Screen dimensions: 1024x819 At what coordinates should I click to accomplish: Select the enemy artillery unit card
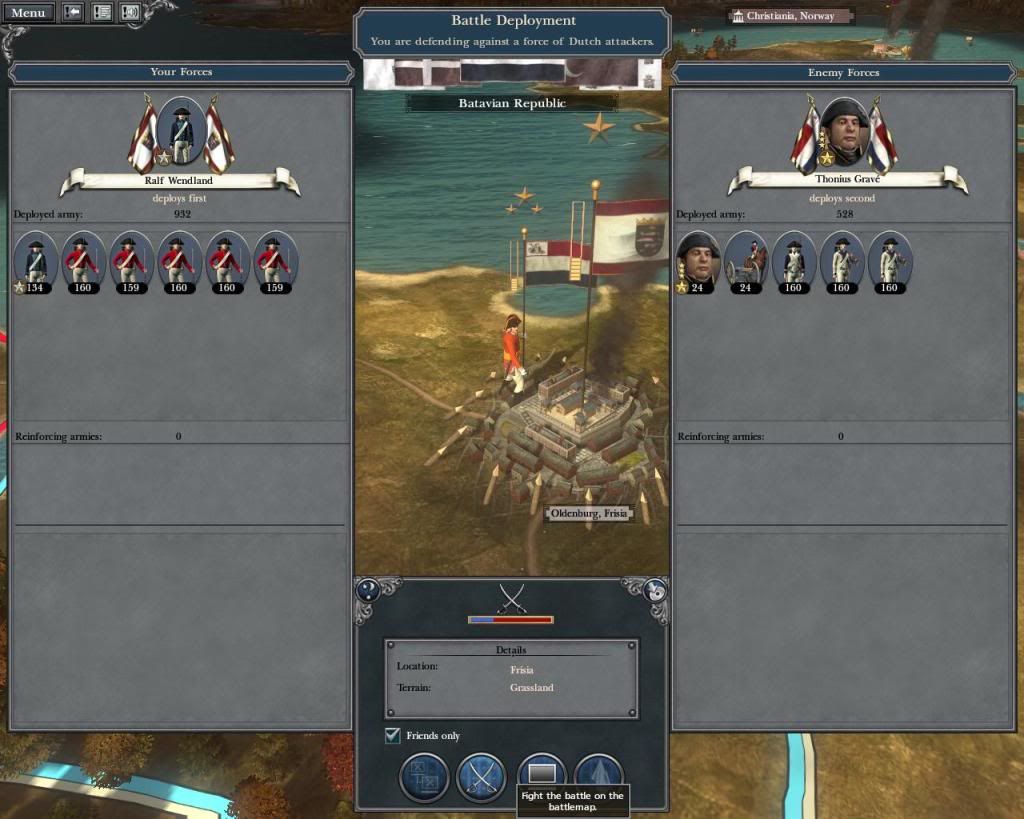(x=746, y=262)
